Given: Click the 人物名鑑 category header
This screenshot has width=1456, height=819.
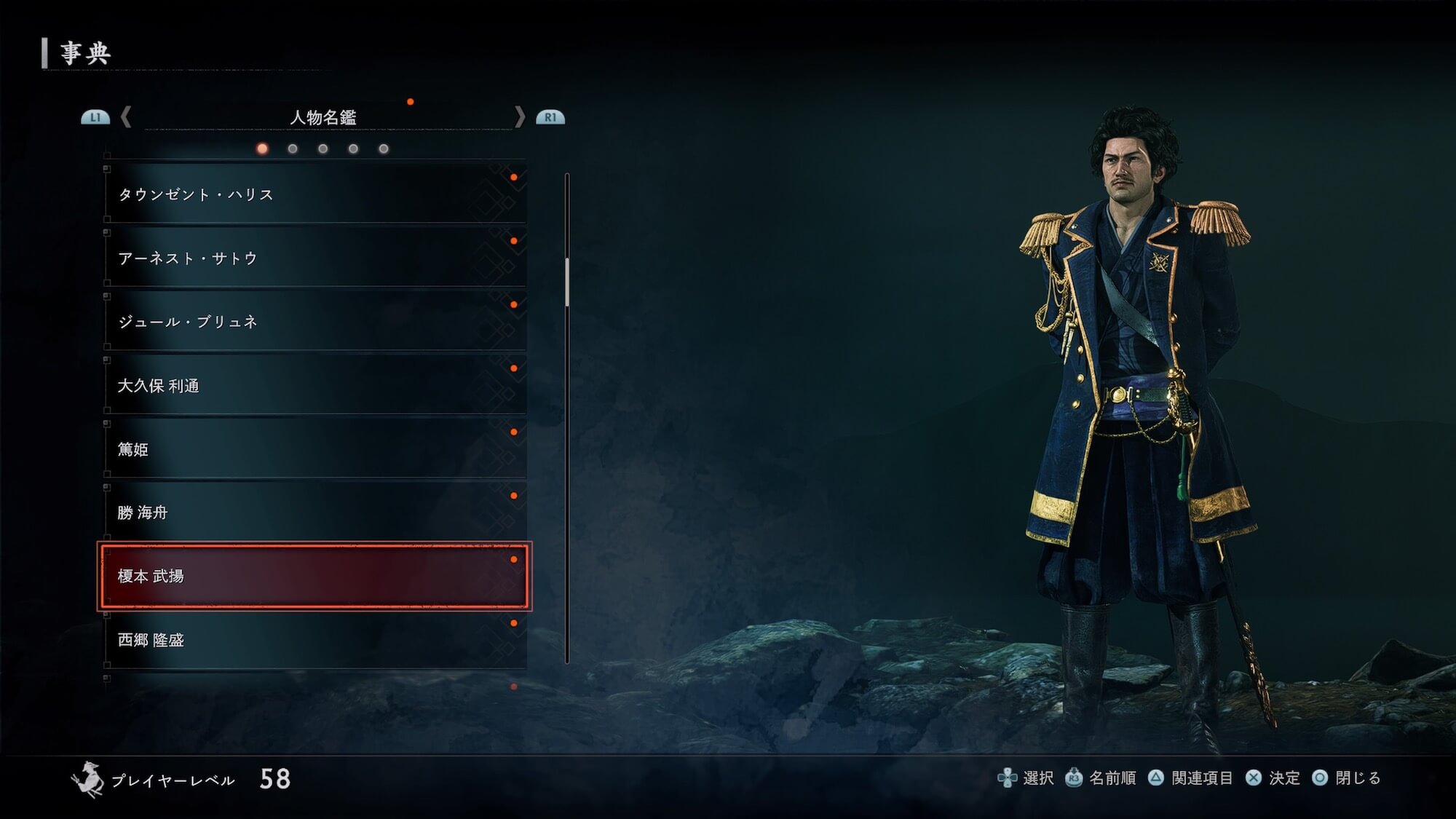Looking at the screenshot, I should [323, 117].
